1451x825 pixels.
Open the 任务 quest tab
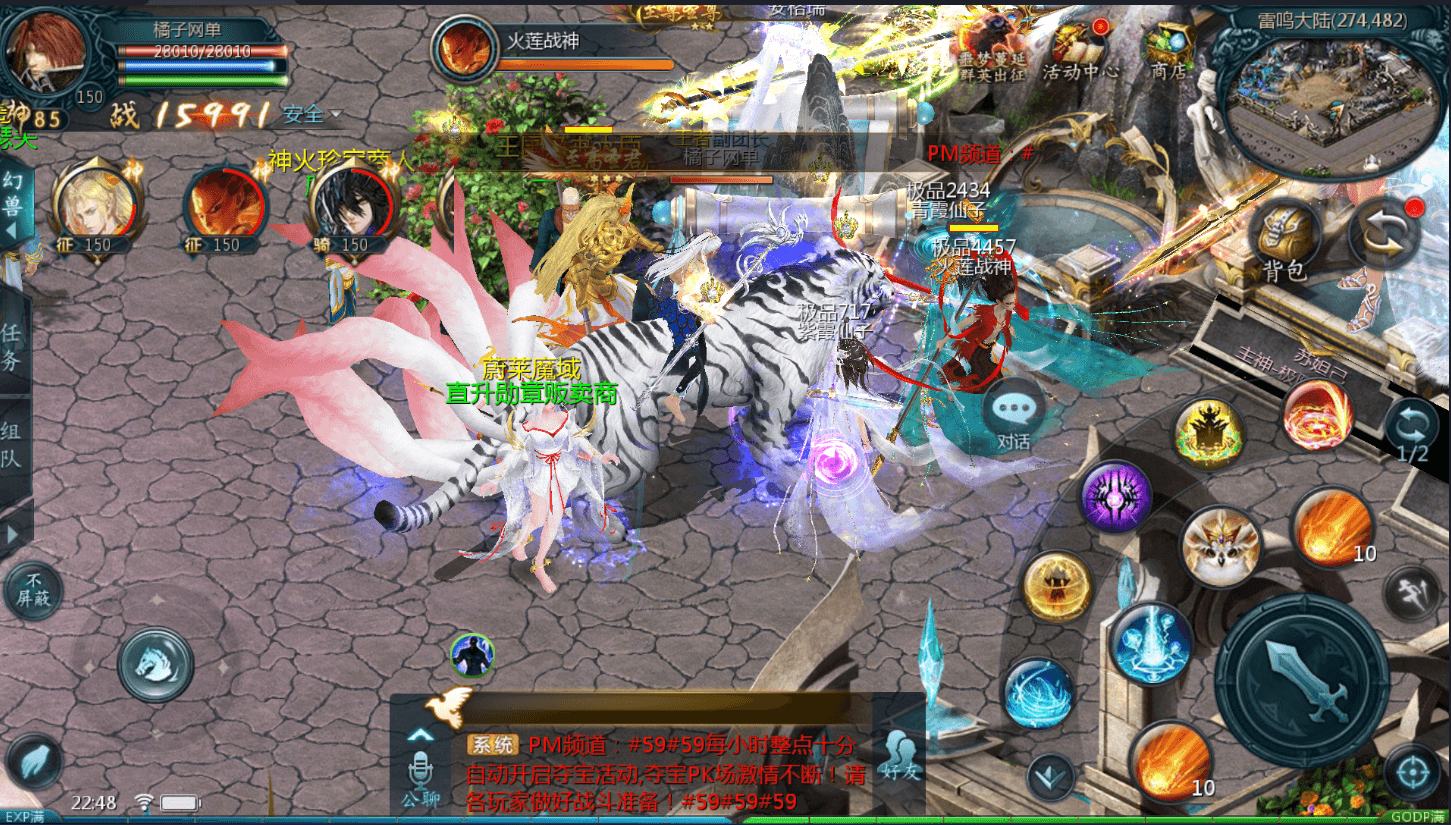click(12, 346)
